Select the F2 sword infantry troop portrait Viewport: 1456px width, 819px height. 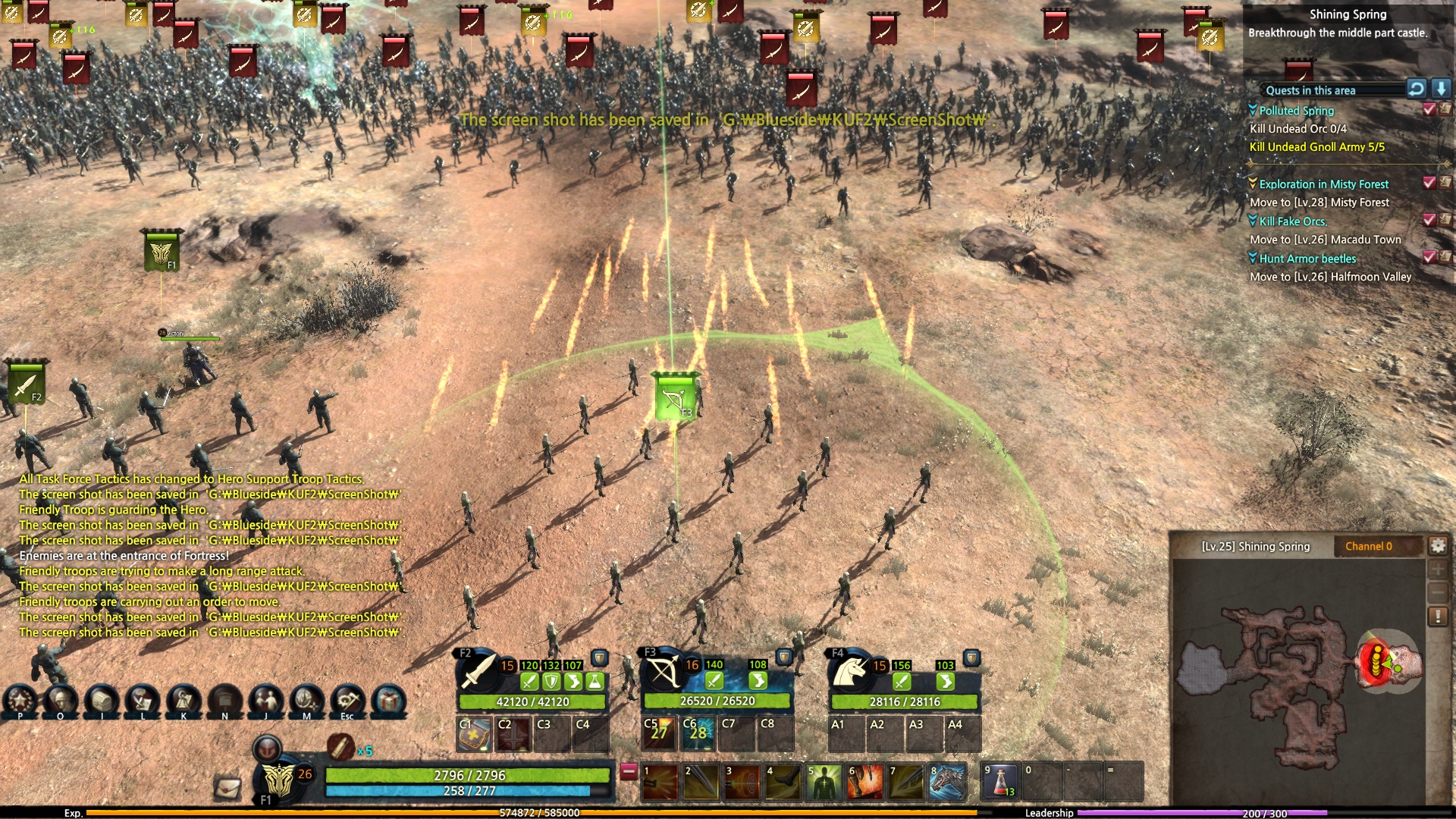coord(477,671)
